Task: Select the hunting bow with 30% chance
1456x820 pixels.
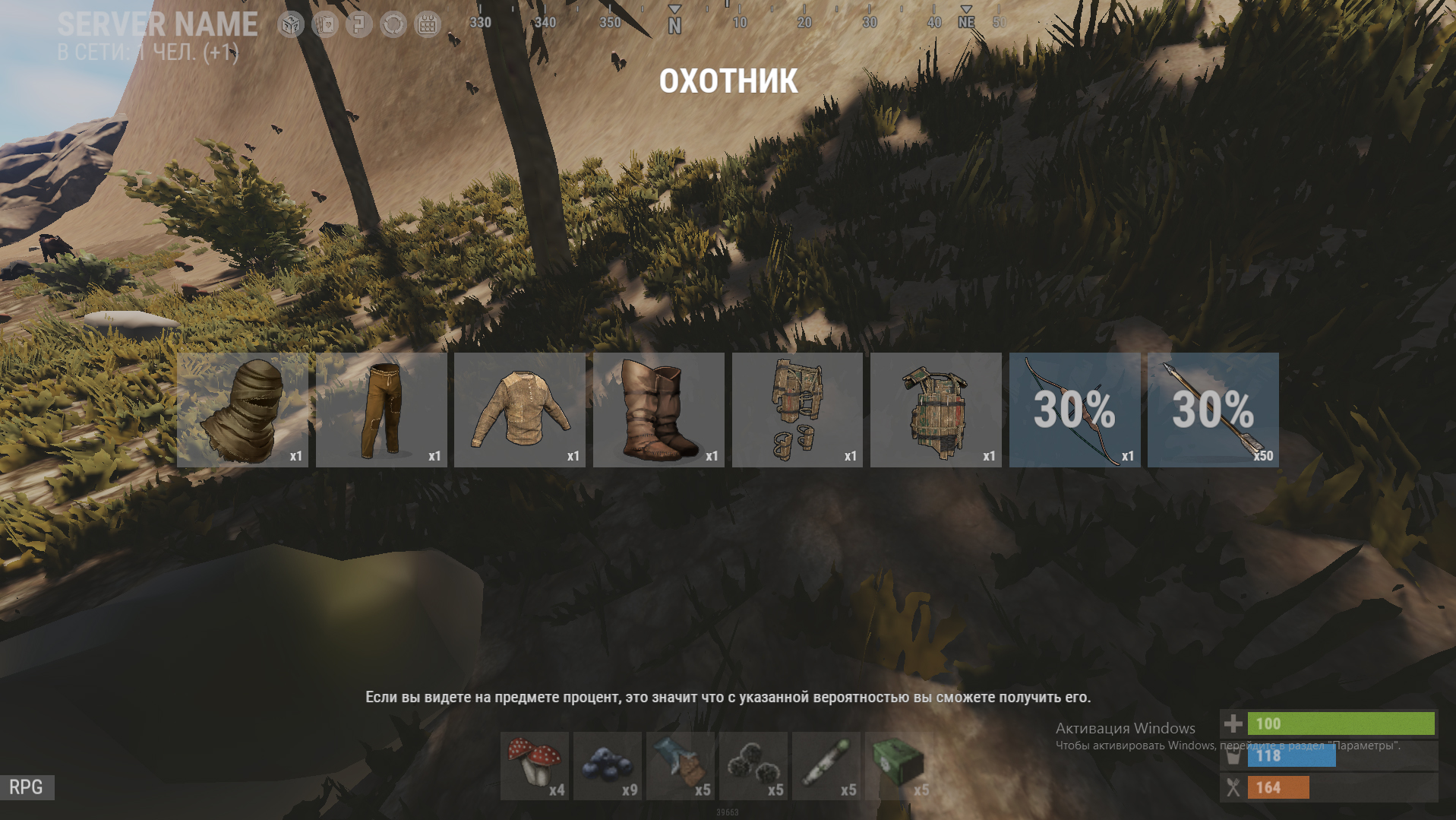Action: pos(1074,410)
